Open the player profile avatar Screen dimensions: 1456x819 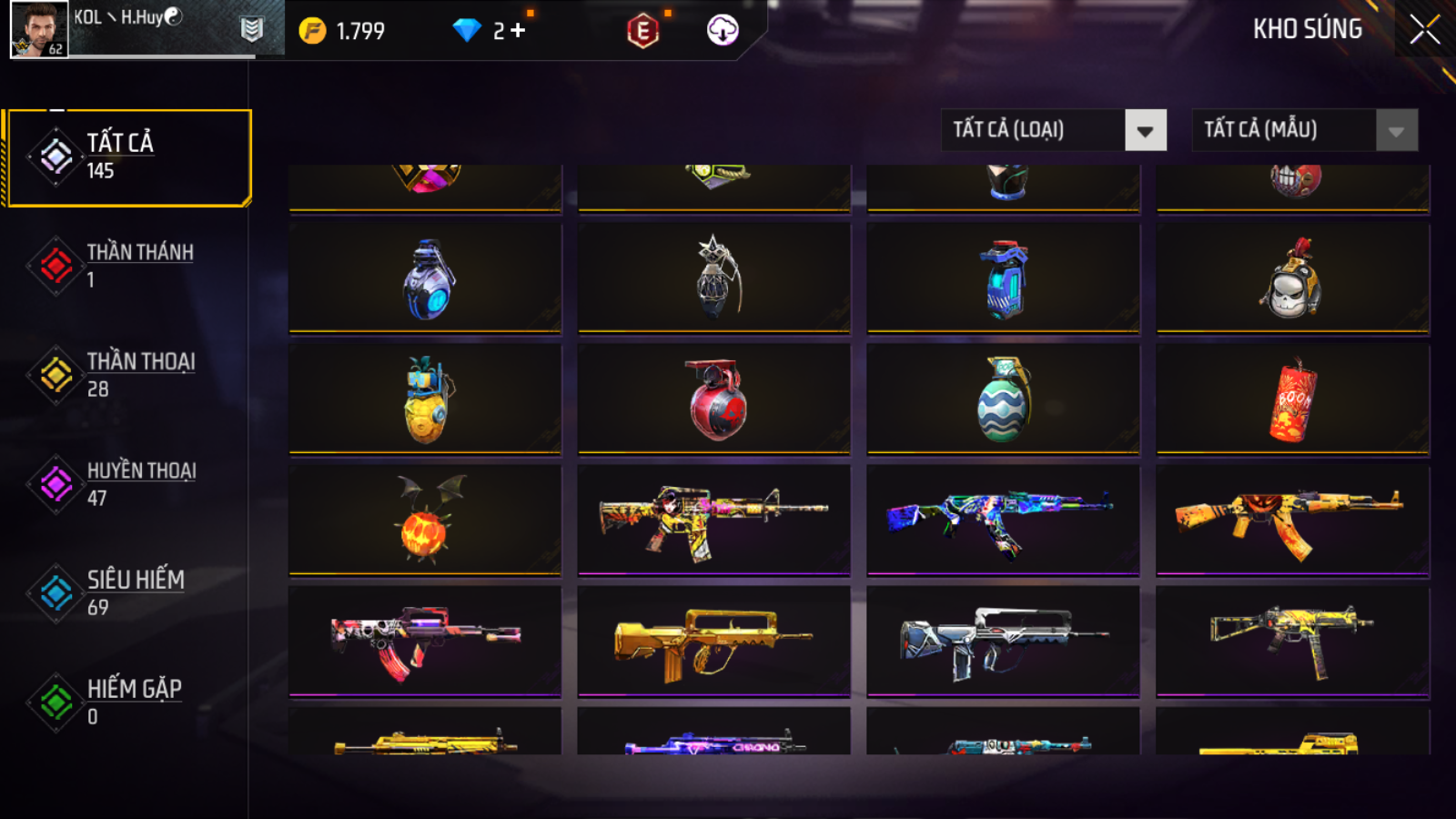(39, 30)
